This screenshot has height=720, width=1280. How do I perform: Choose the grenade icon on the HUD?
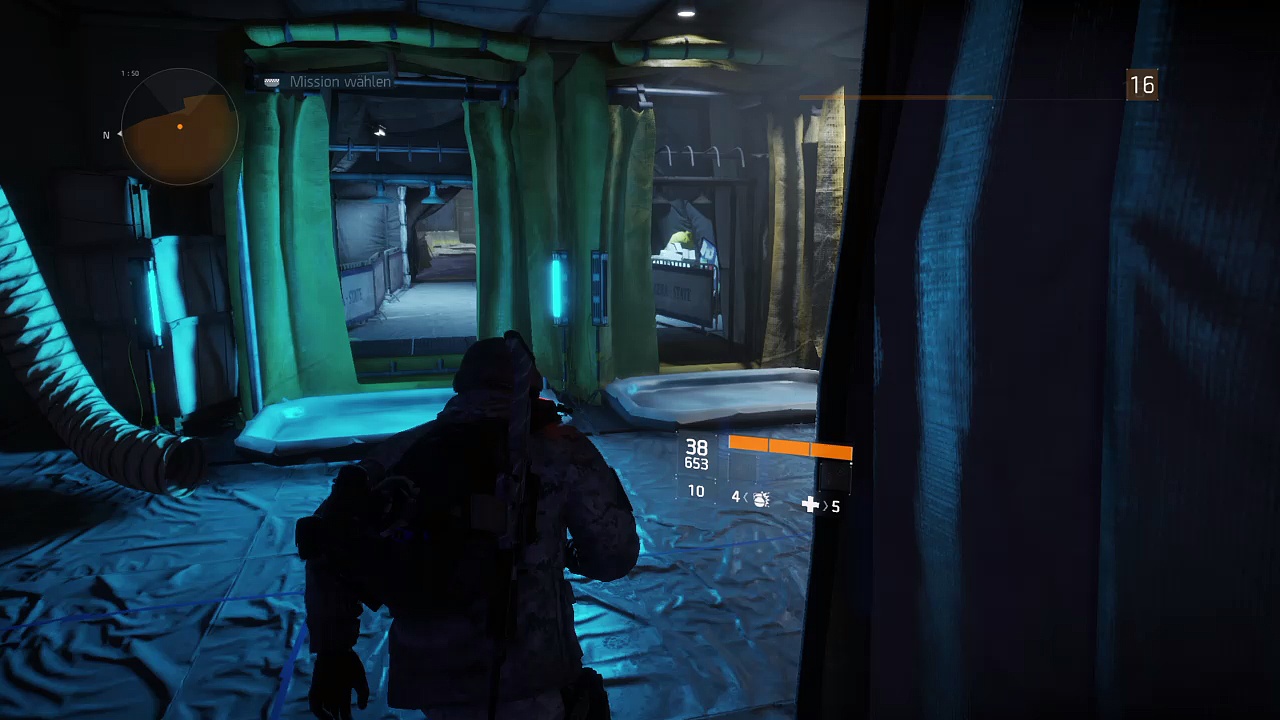click(761, 498)
